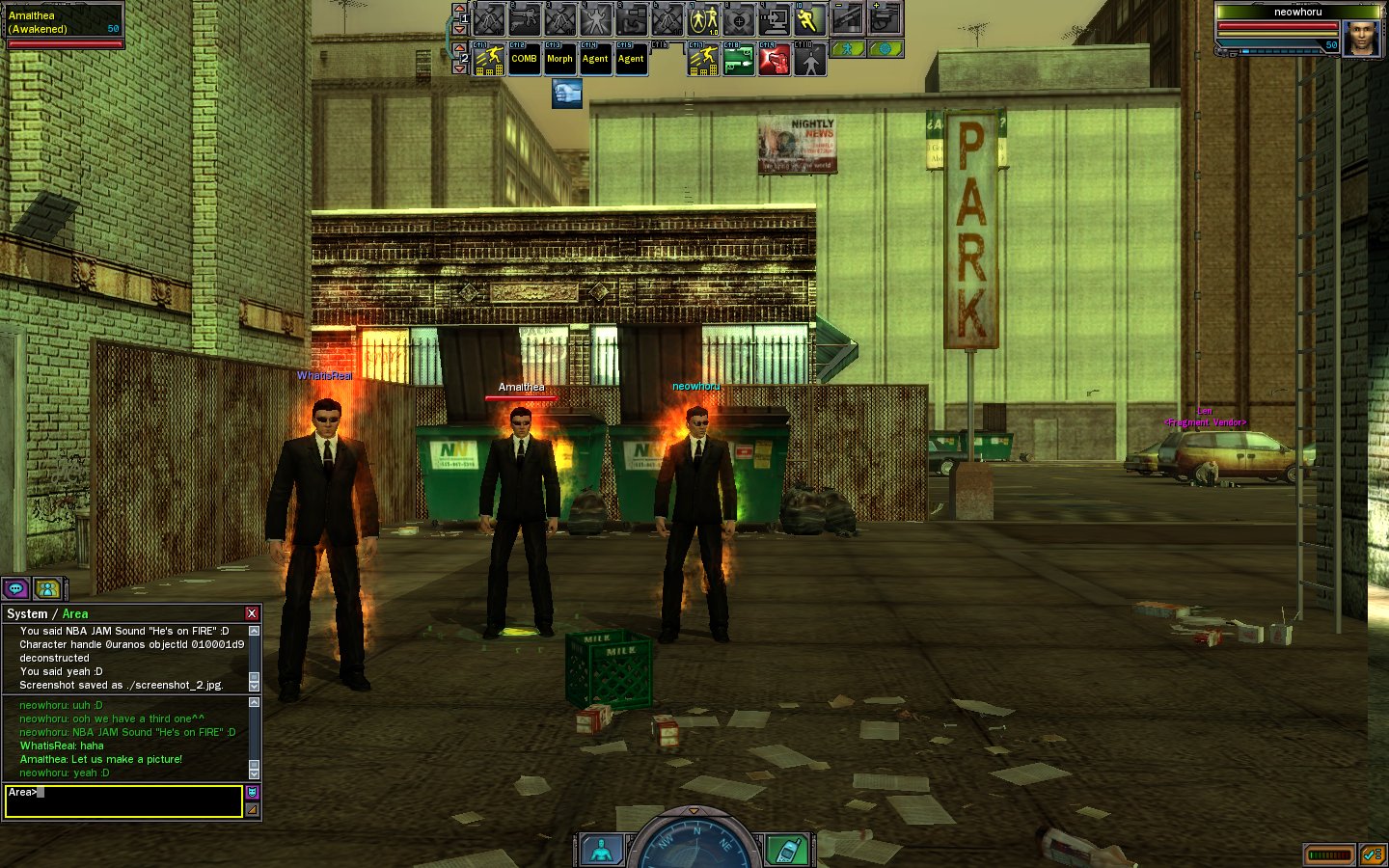Click the compass minimap

pyautogui.click(x=694, y=842)
